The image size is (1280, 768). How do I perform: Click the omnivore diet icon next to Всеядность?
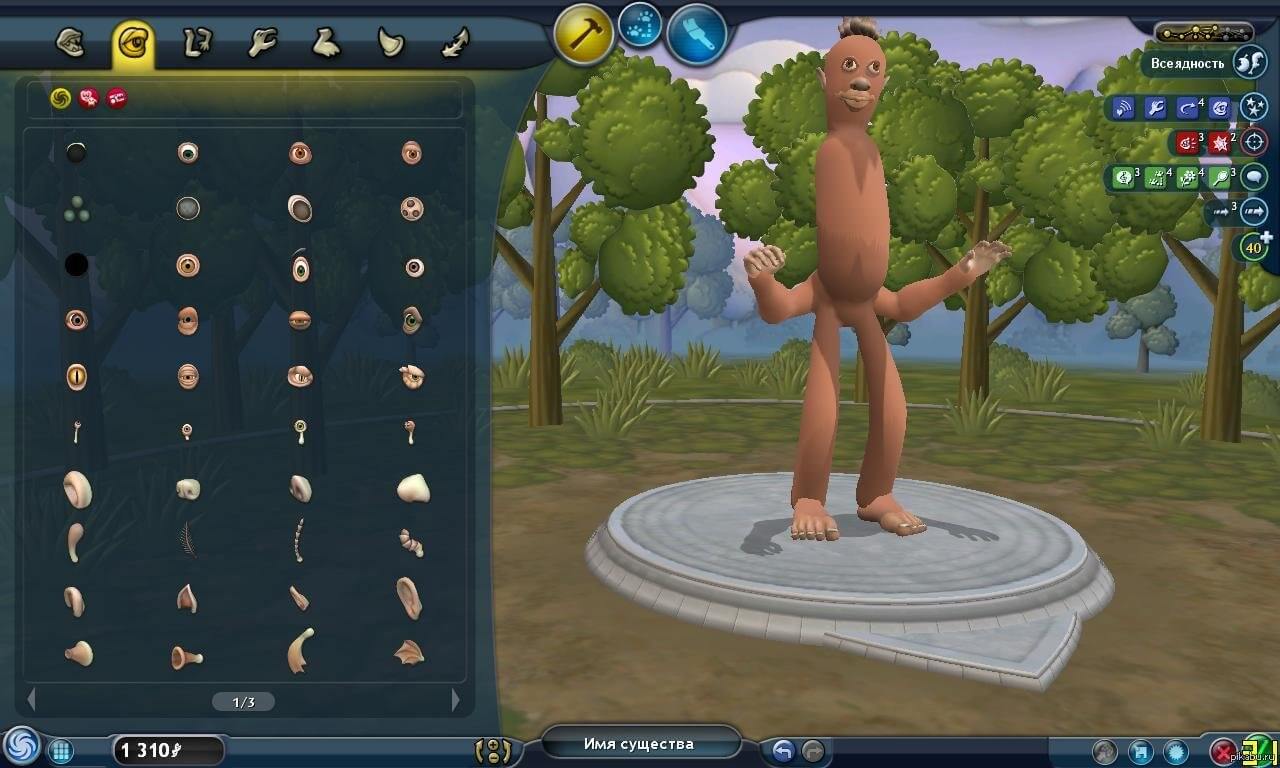1249,62
